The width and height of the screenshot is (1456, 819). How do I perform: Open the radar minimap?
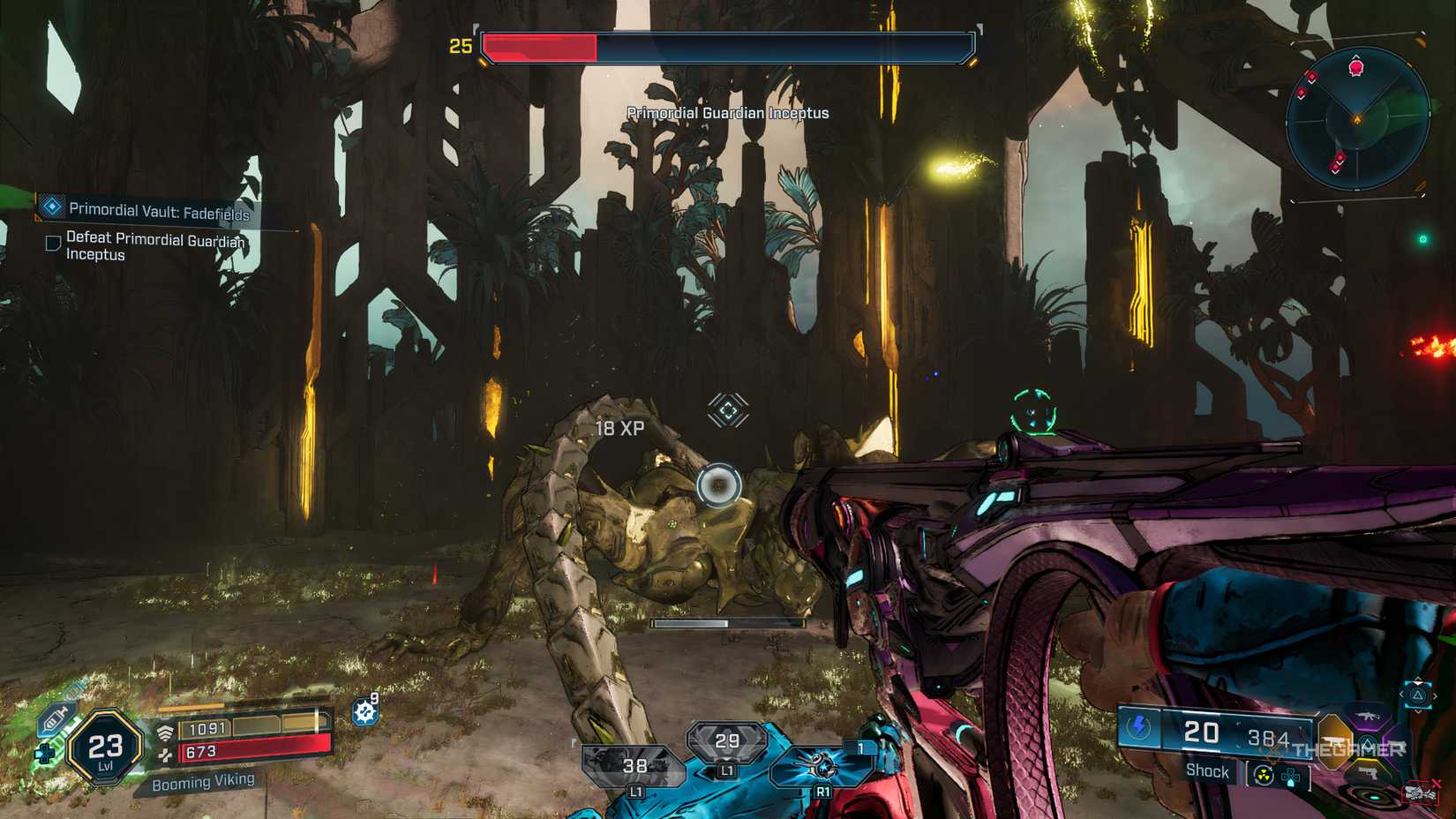click(x=1356, y=119)
